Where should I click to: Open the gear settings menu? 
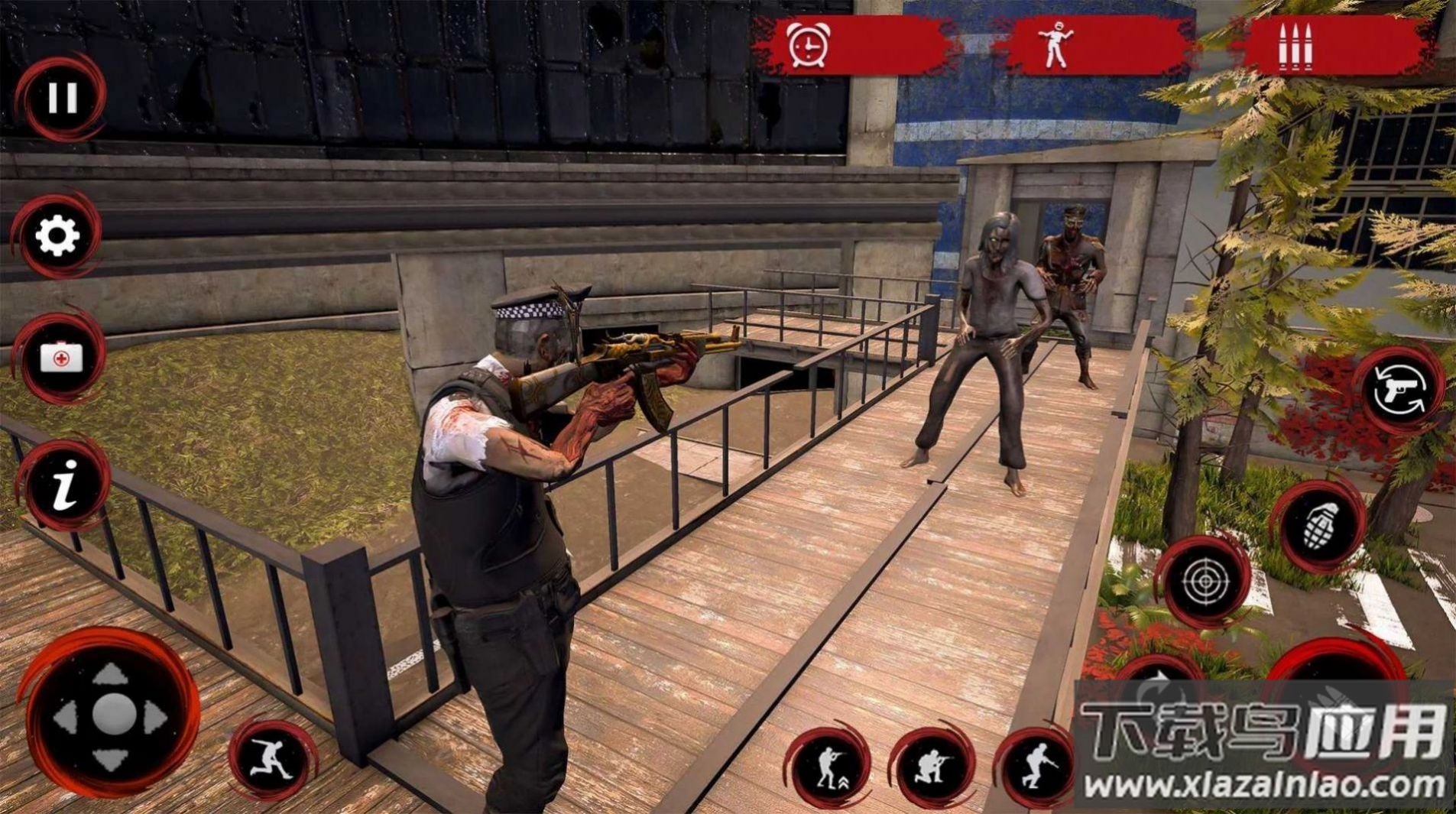click(x=58, y=235)
